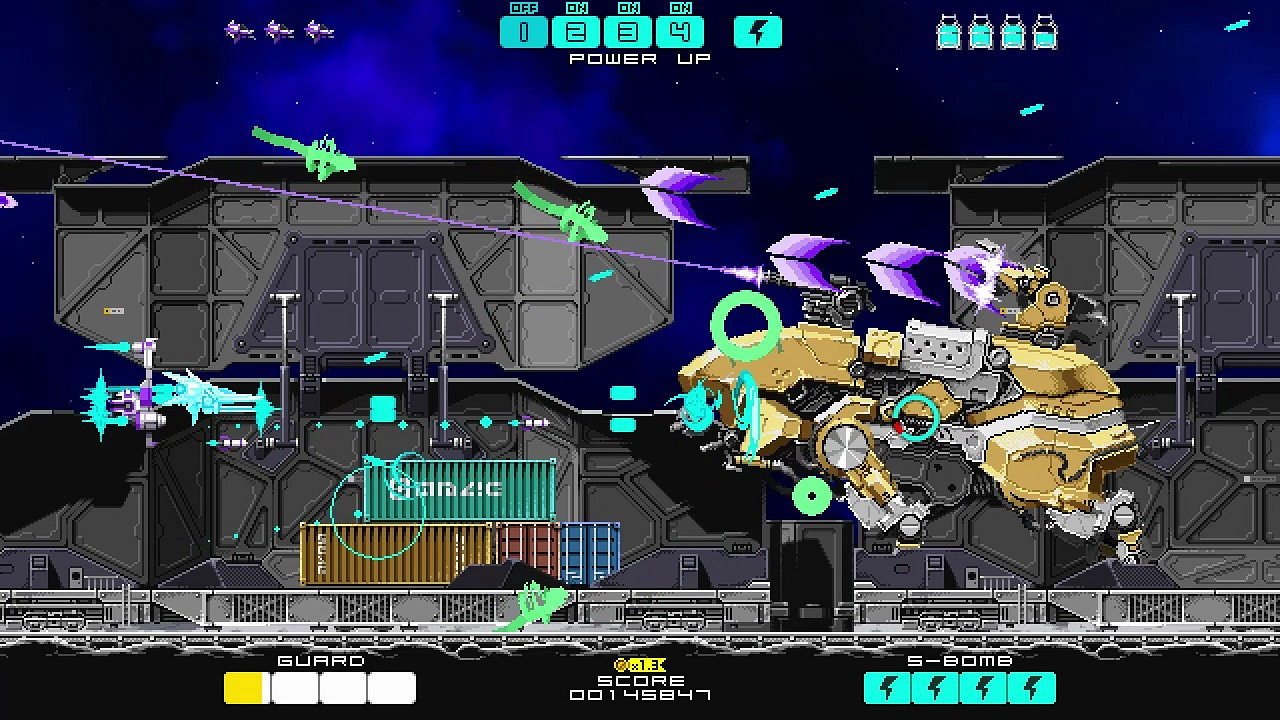
Task: Select the rightmost S-Bomb lightning icon
Action: pyautogui.click(x=1031, y=687)
